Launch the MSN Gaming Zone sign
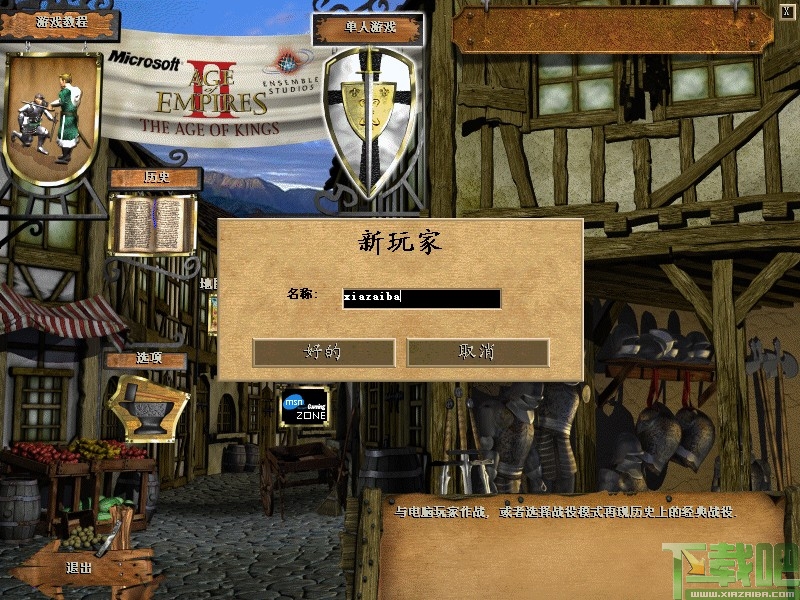Image resolution: width=800 pixels, height=600 pixels. click(305, 406)
